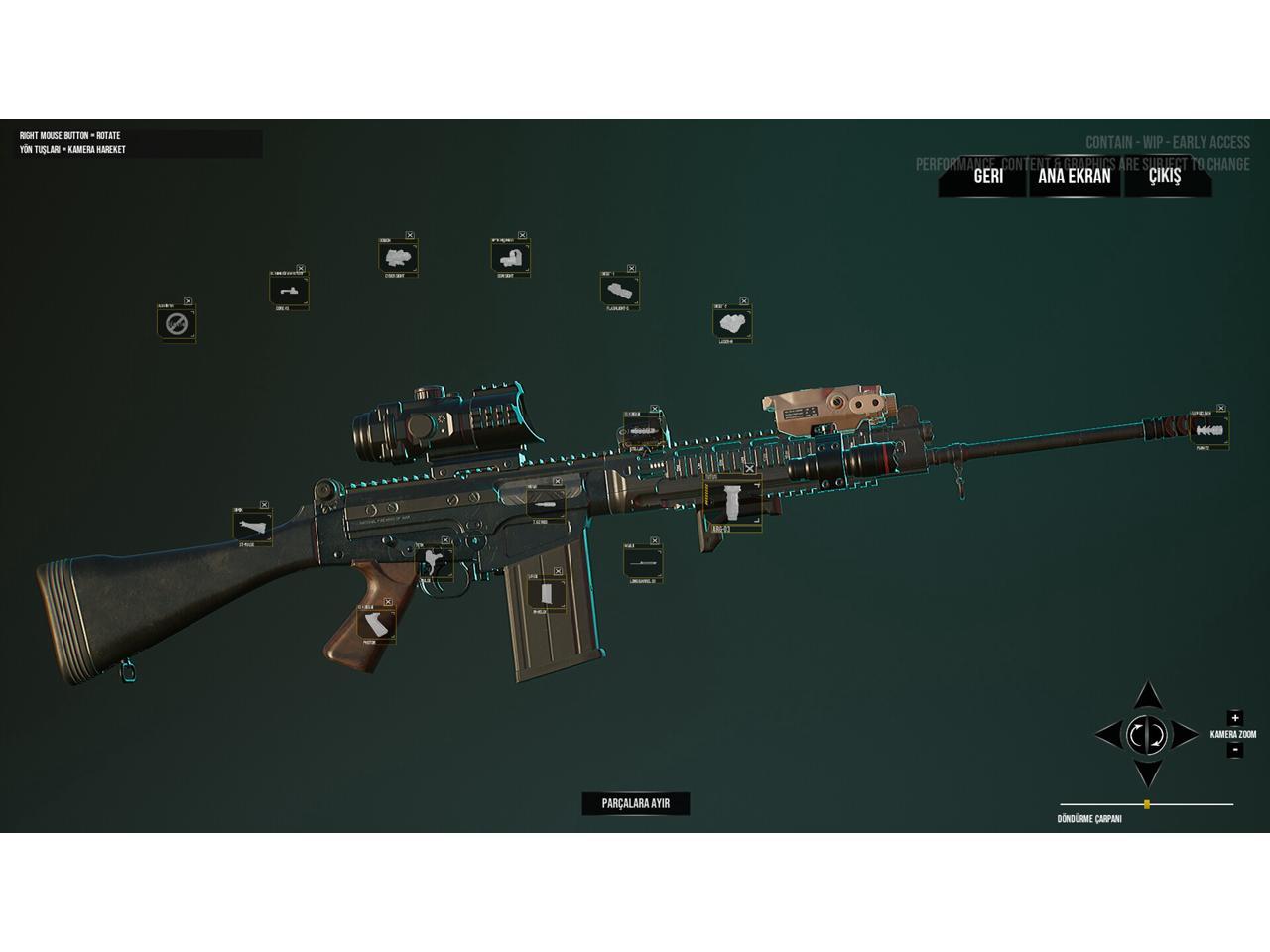Move the camera left with the left arrow
The image size is (1270, 952).
tap(1107, 735)
